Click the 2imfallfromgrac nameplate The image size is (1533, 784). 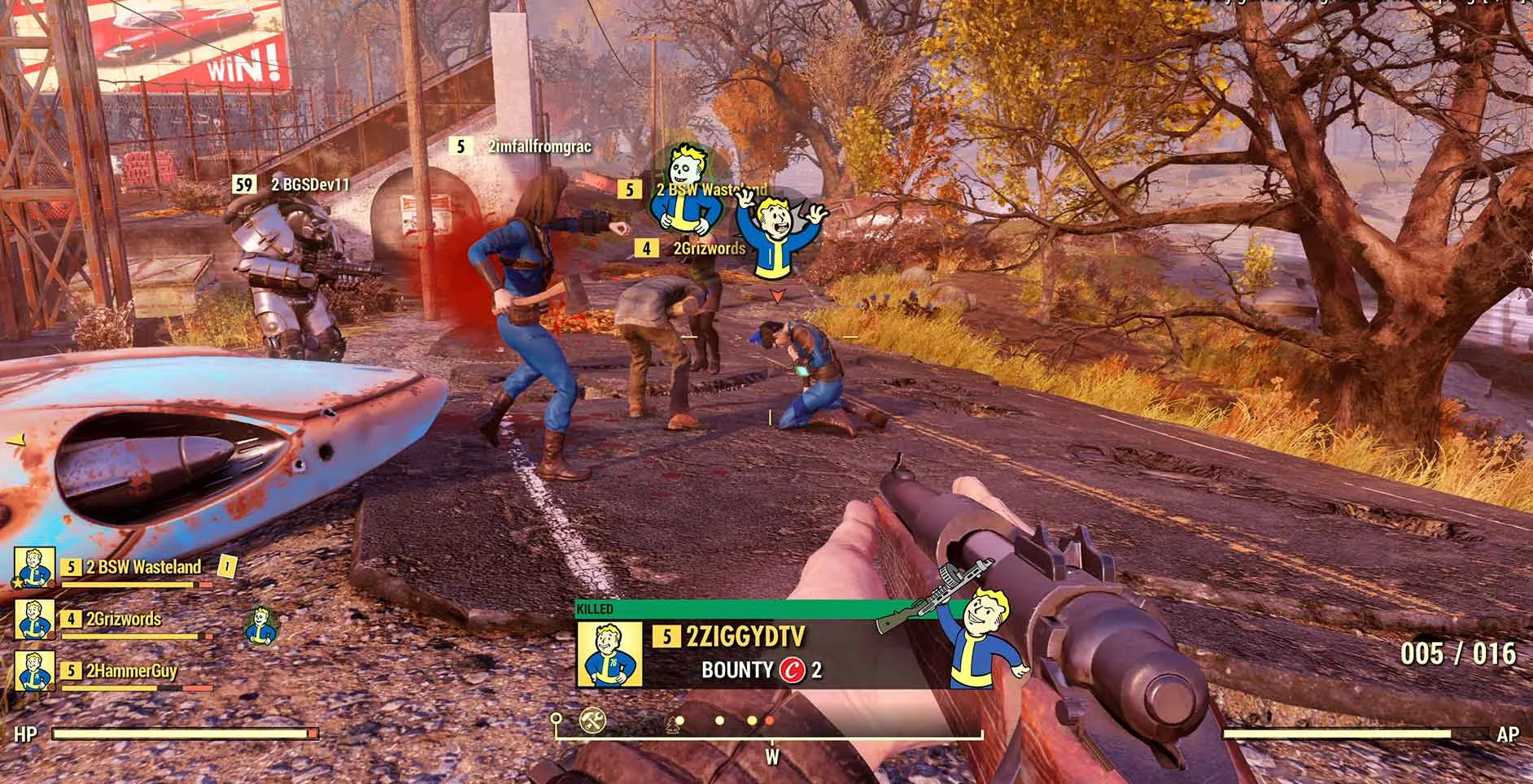tap(539, 148)
